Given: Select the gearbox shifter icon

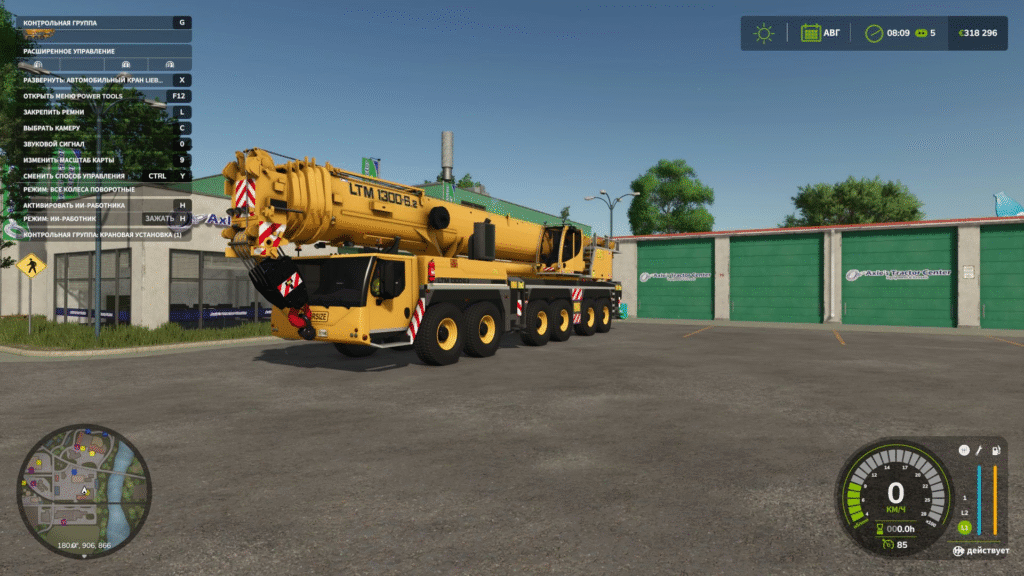Looking at the screenshot, I should coord(963,450).
